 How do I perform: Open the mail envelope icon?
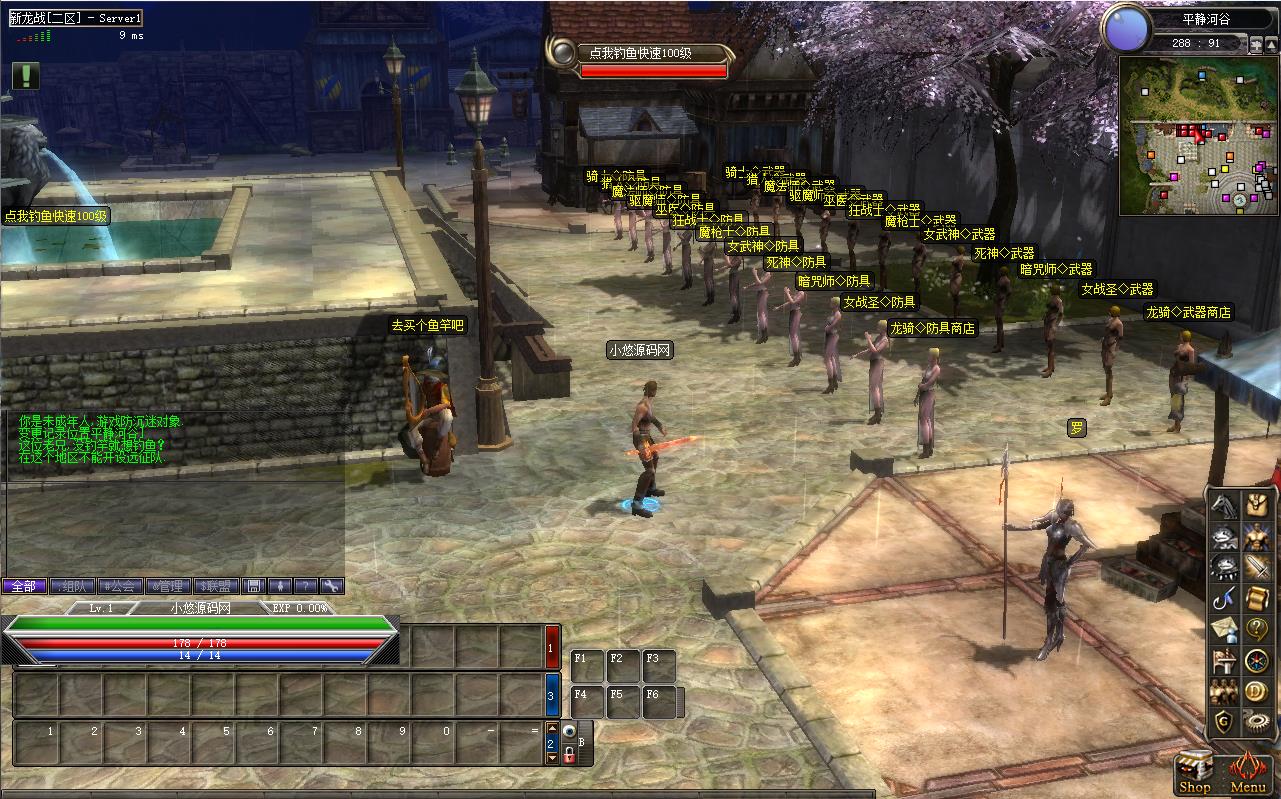coord(1224,630)
